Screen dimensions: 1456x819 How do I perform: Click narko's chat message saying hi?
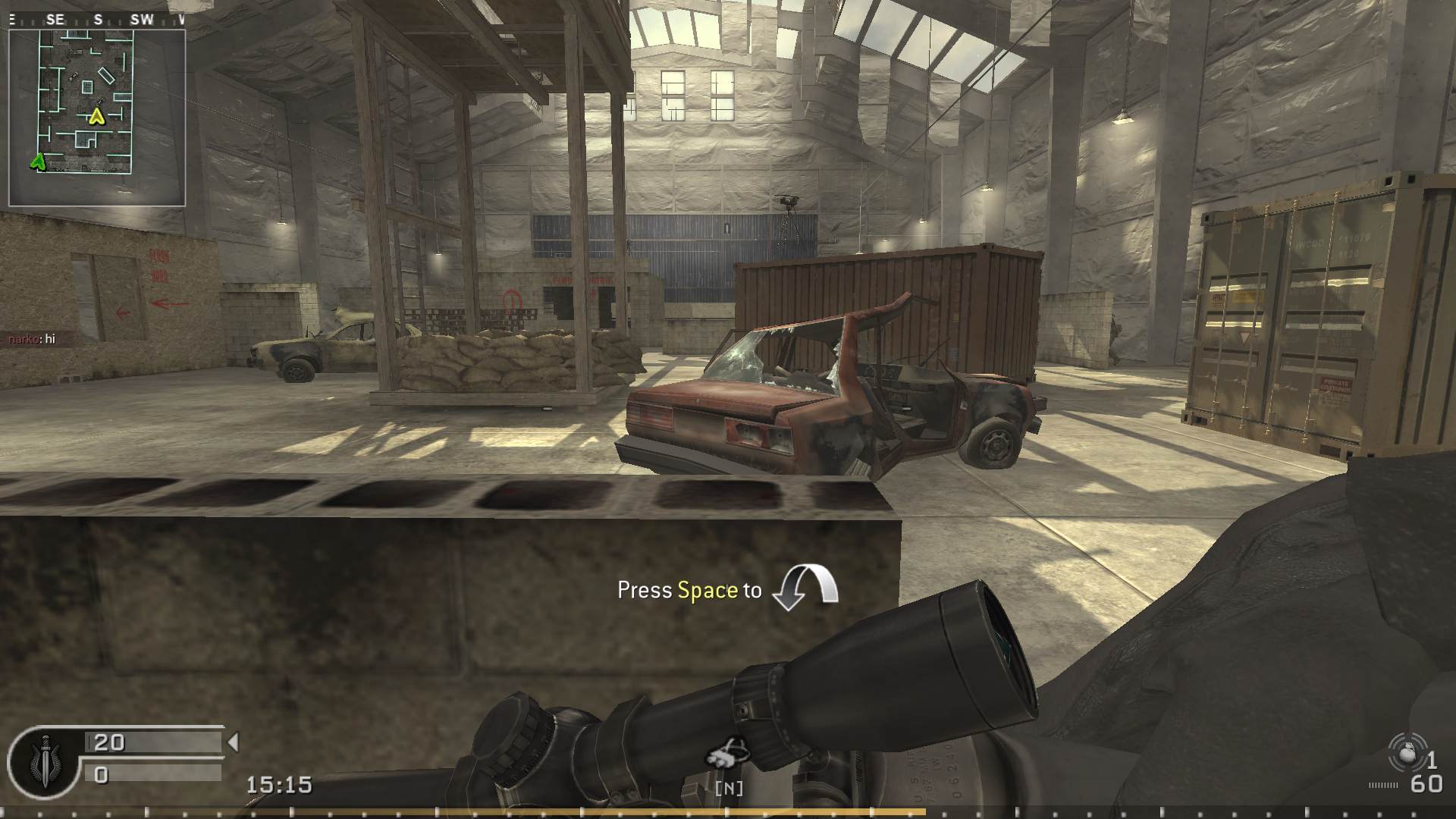coord(30,340)
